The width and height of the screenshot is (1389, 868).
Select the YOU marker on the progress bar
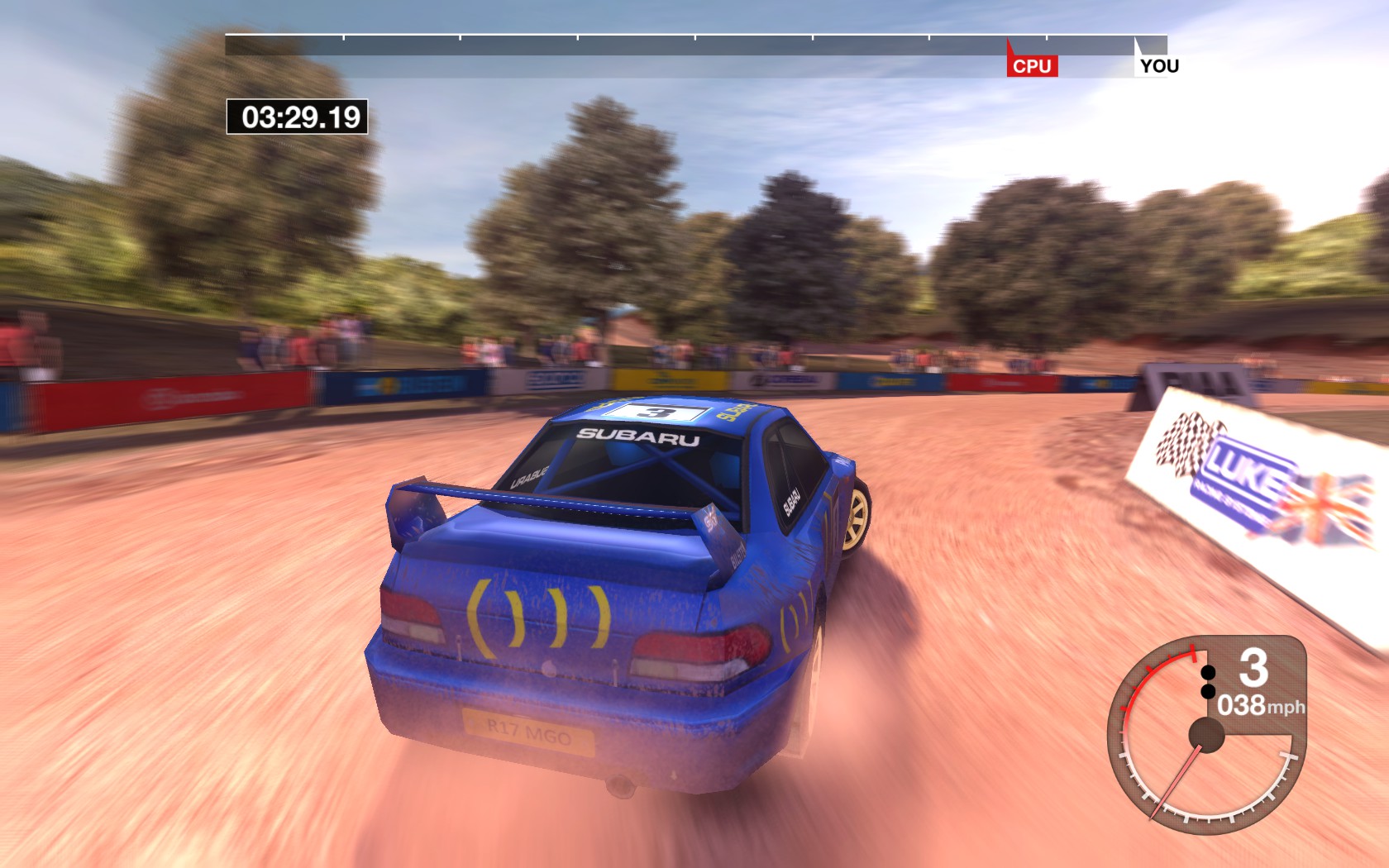pos(1158,66)
